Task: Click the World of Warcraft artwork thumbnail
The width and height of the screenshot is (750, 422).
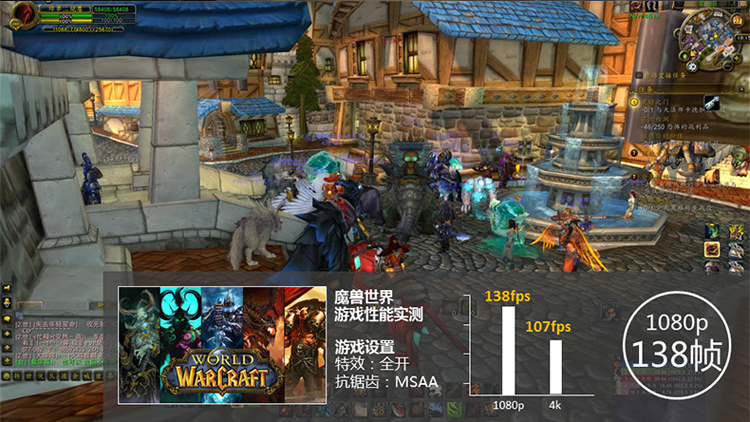Action: (x=215, y=345)
